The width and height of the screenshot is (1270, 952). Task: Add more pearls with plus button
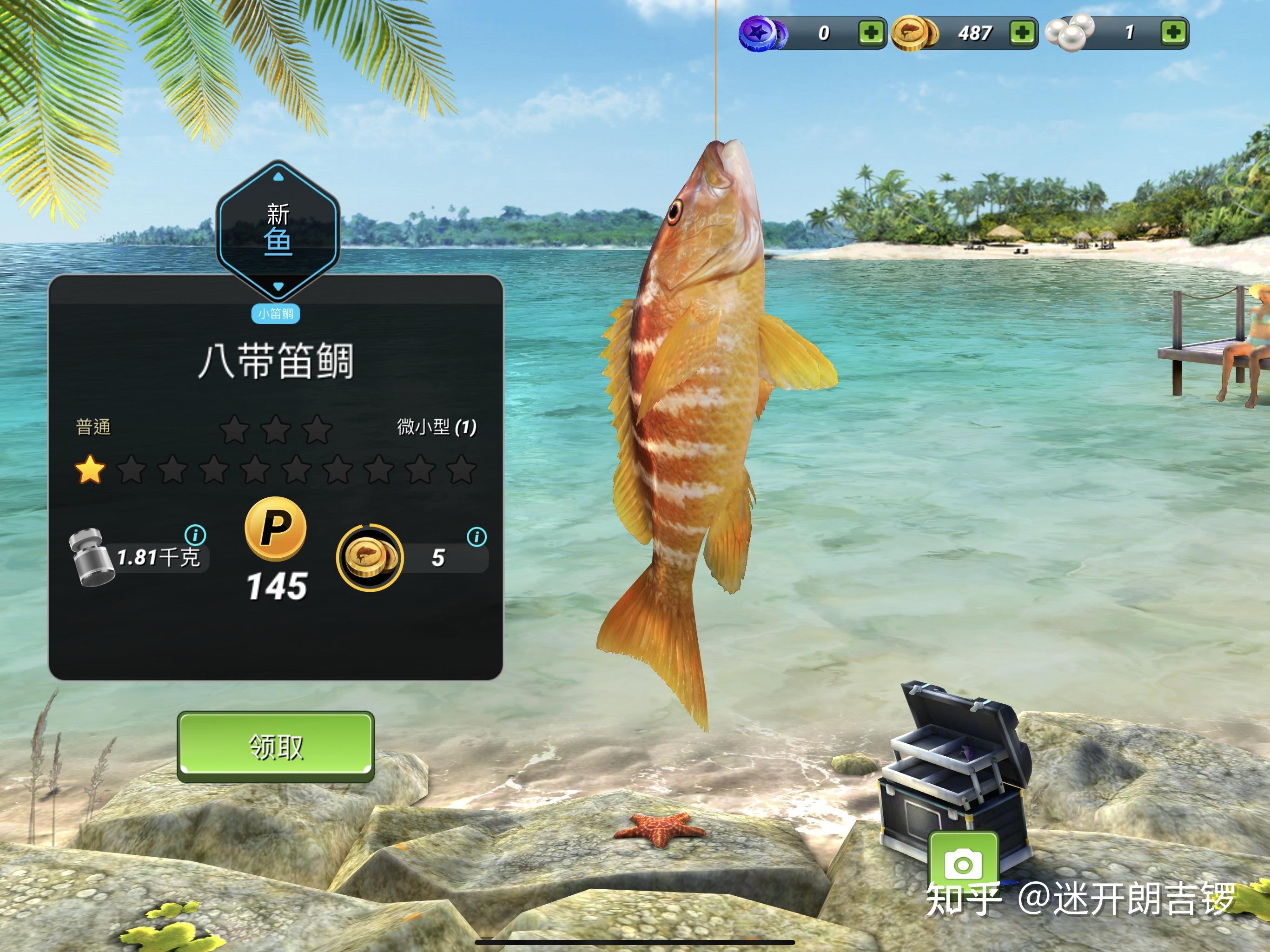(1173, 32)
